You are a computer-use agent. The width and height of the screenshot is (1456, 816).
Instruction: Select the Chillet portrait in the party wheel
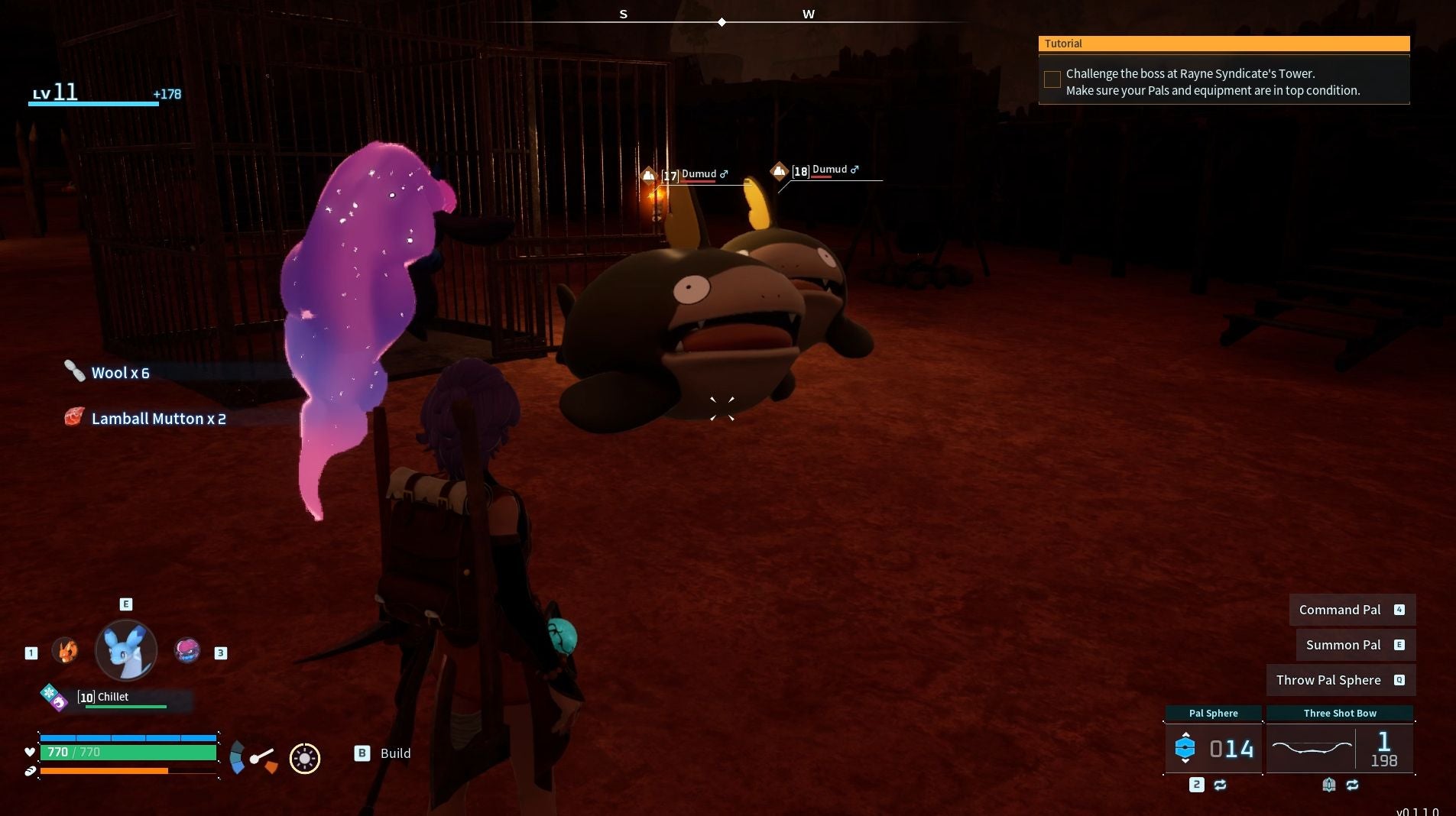coord(126,650)
